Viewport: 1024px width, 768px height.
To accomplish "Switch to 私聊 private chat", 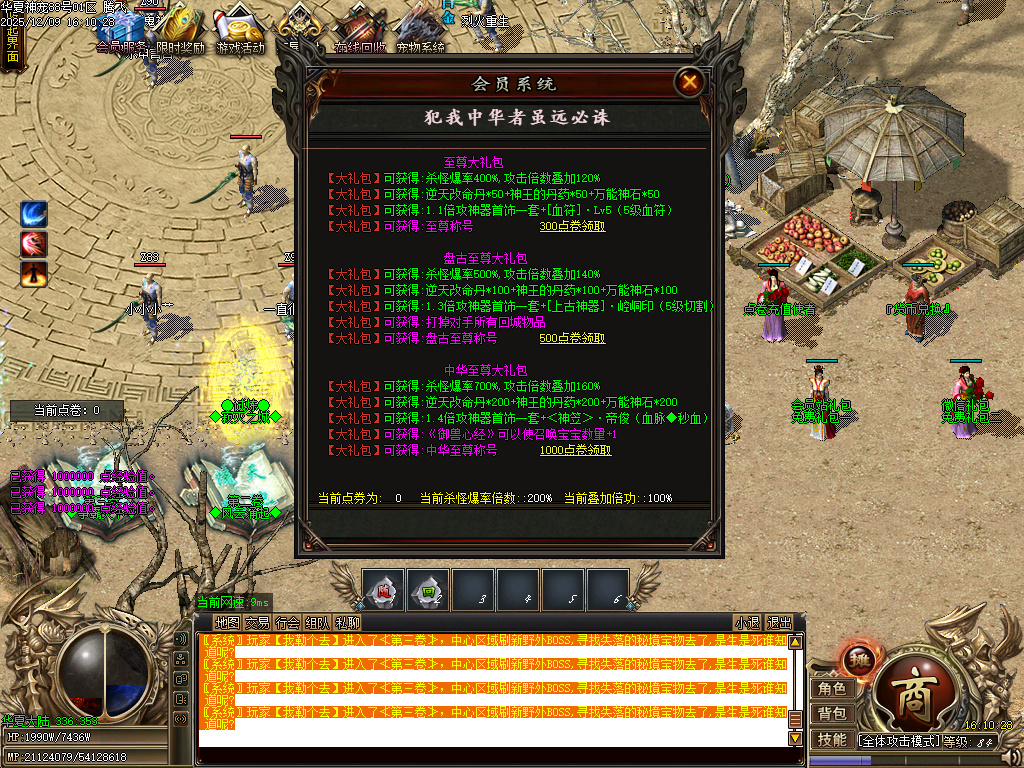I will coord(347,622).
